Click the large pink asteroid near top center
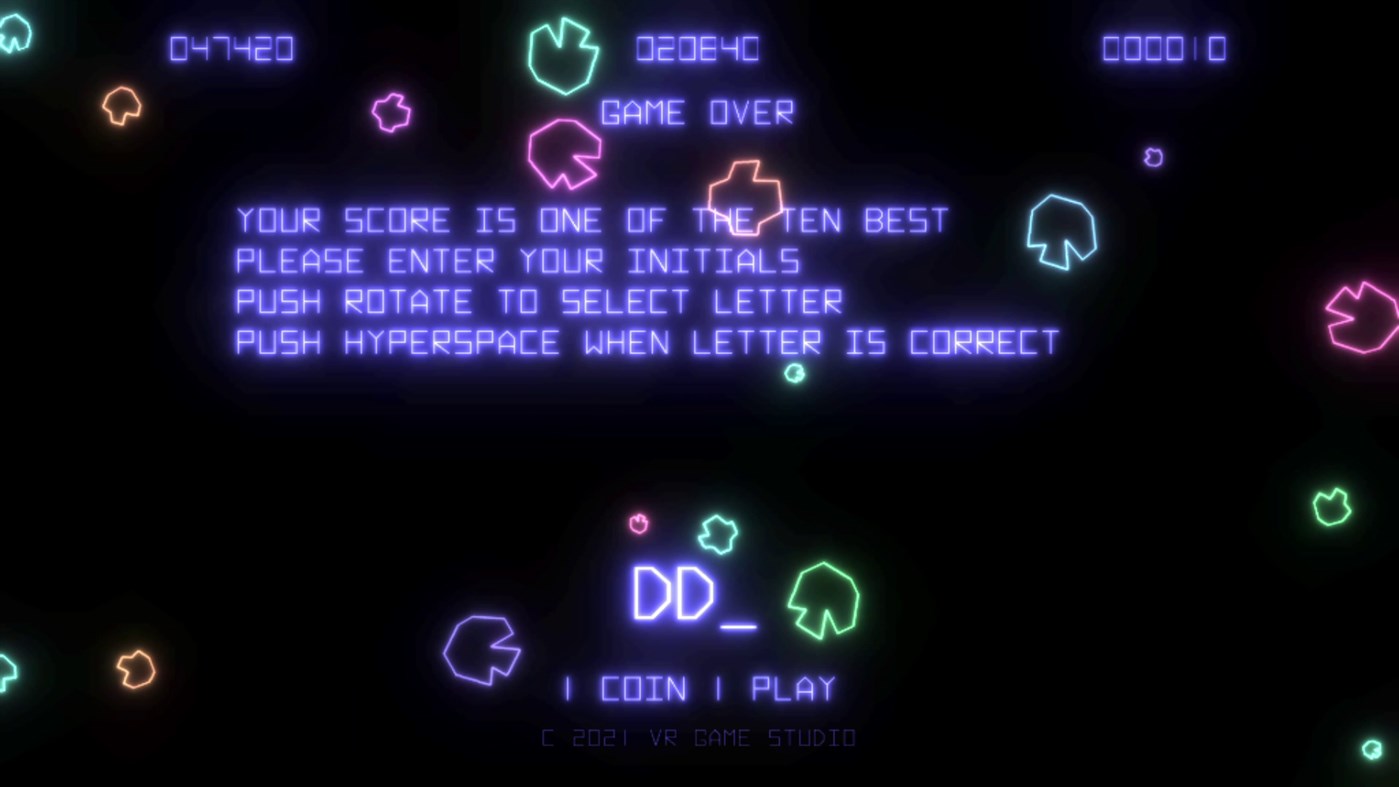This screenshot has width=1399, height=787. [565, 155]
